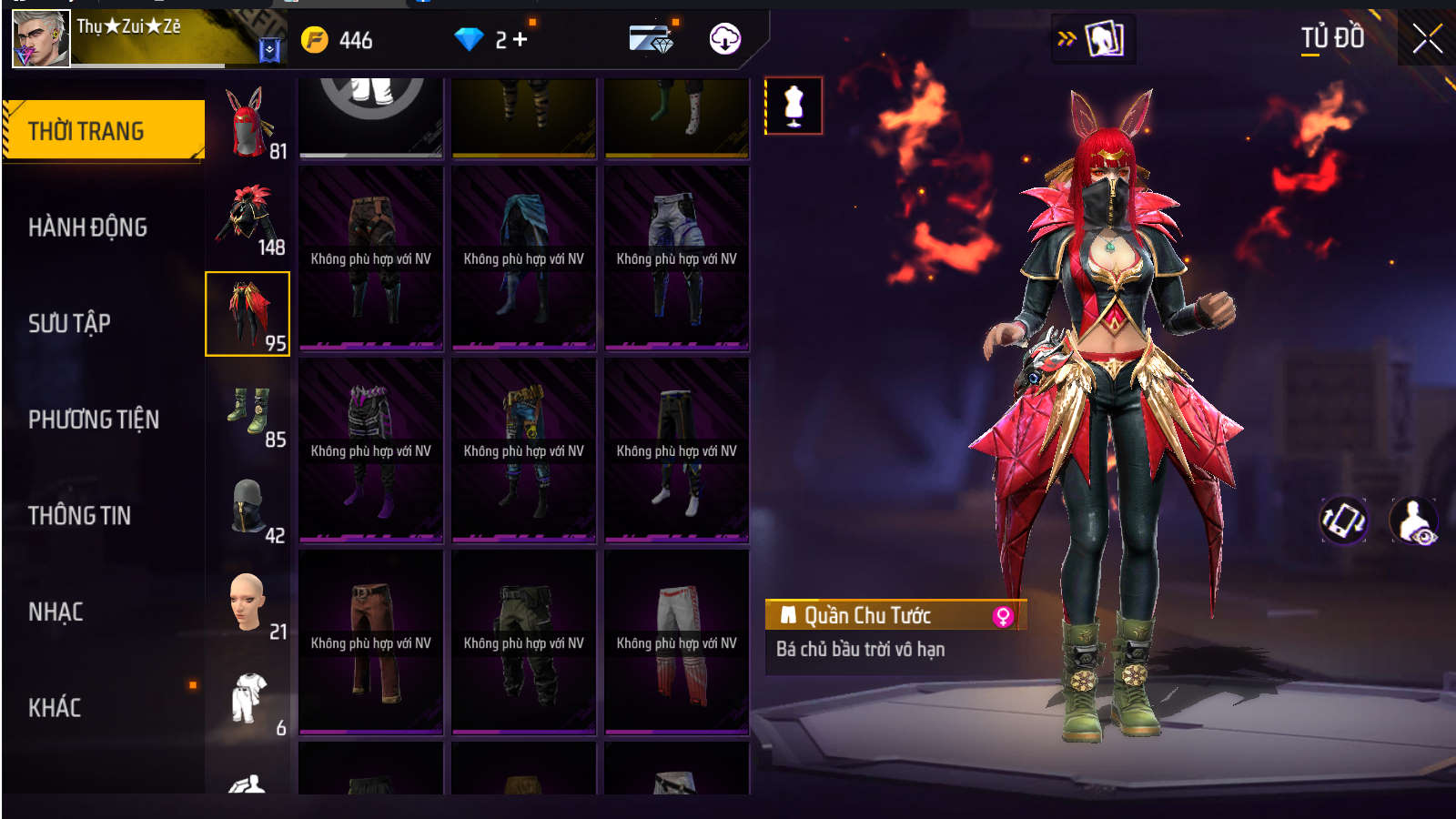Viewport: 1456px width, 819px height.
Task: Add diamonds using the plus button
Action: coord(521,39)
